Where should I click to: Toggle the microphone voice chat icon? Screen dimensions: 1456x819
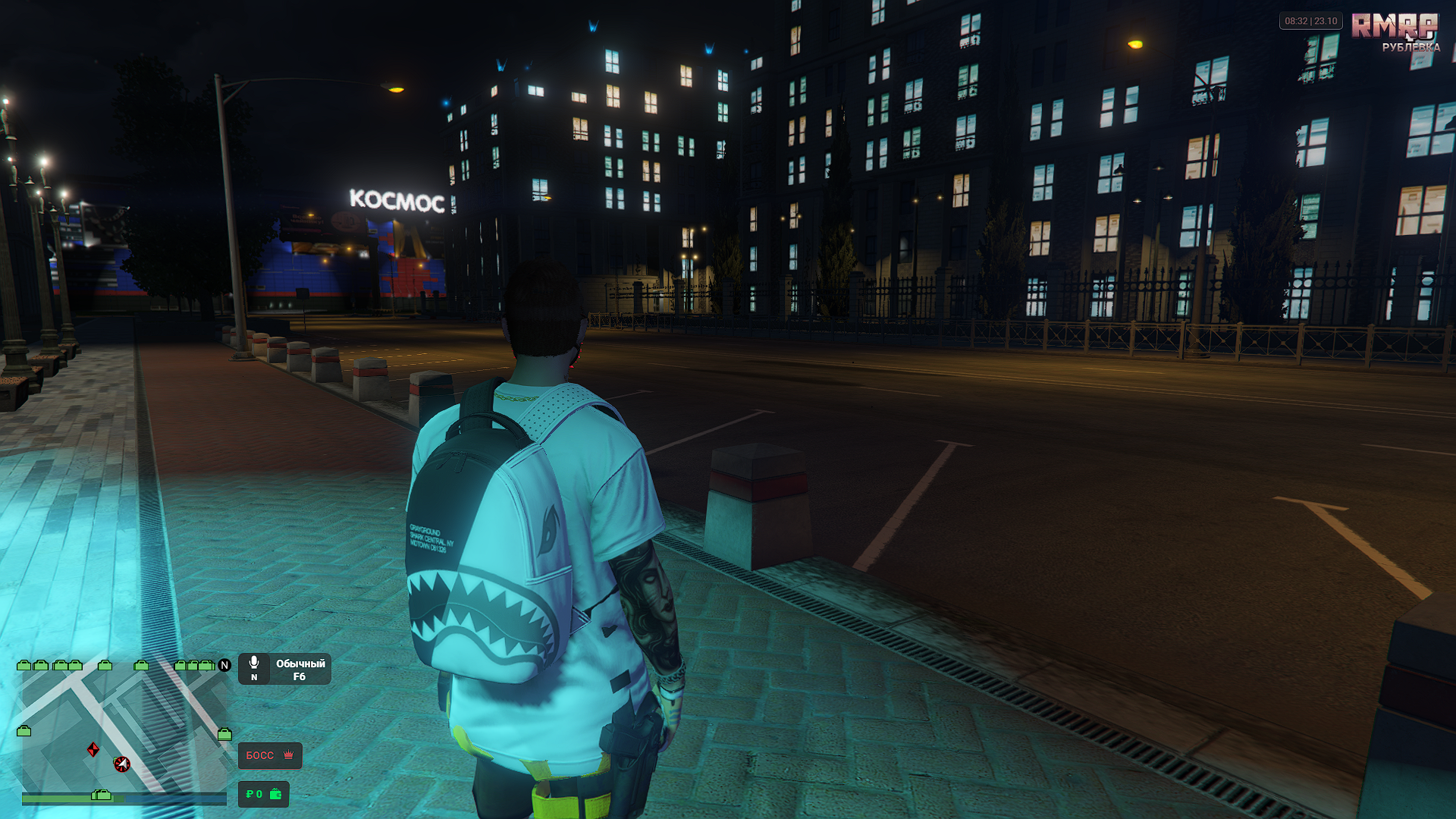254,663
